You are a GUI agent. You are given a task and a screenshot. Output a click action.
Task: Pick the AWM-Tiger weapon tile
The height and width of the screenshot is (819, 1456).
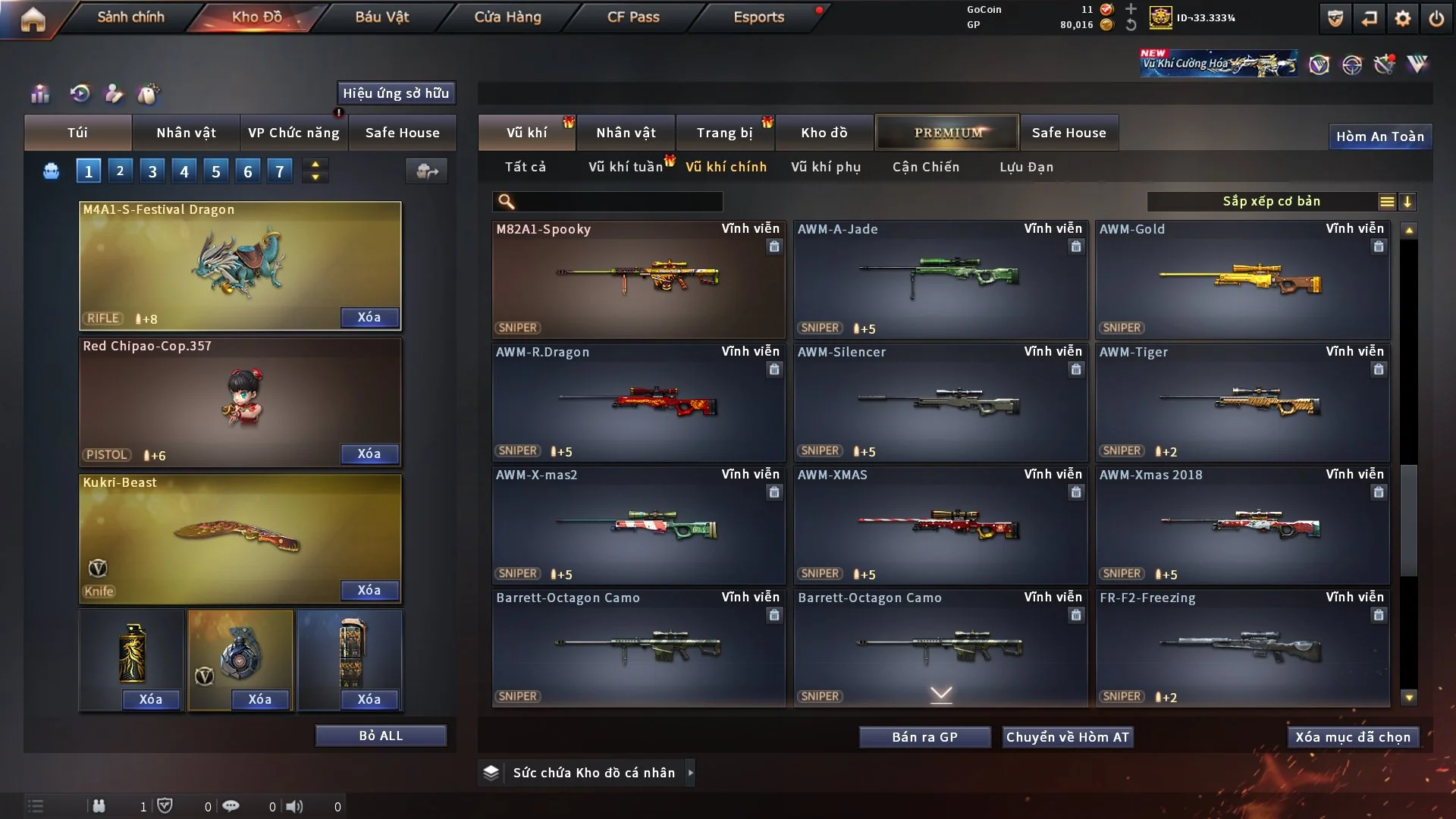tap(1242, 402)
